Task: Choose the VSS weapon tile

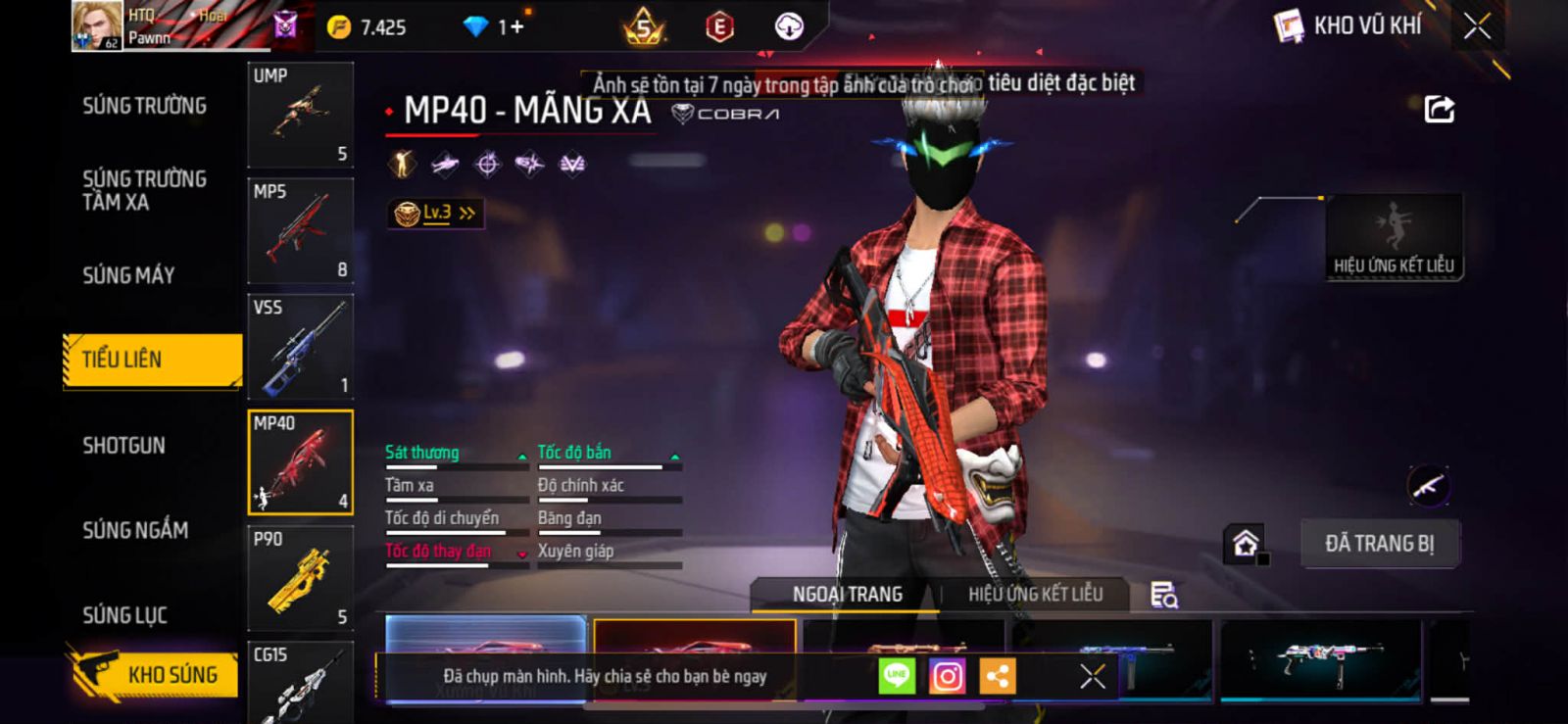Action: point(300,346)
